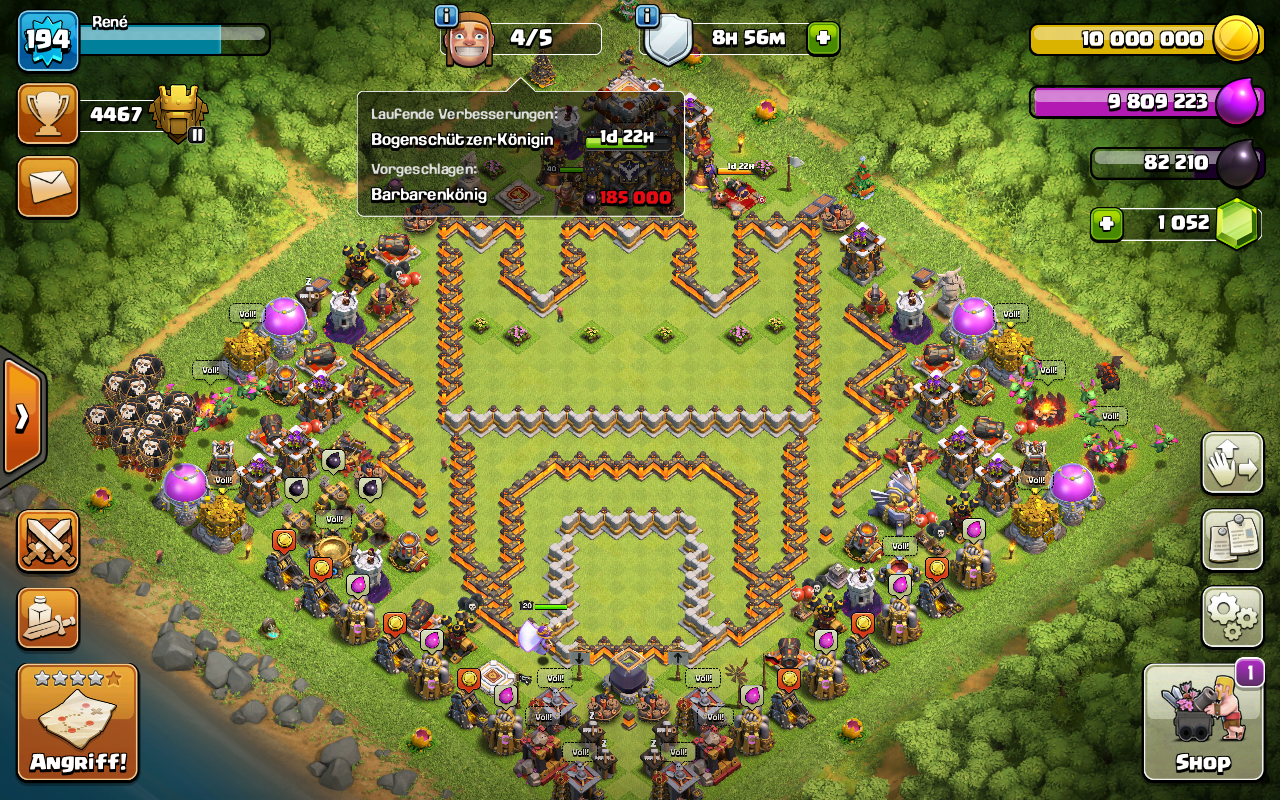Expand the side chat arrow tab
The width and height of the screenshot is (1280, 800).
coord(21,416)
